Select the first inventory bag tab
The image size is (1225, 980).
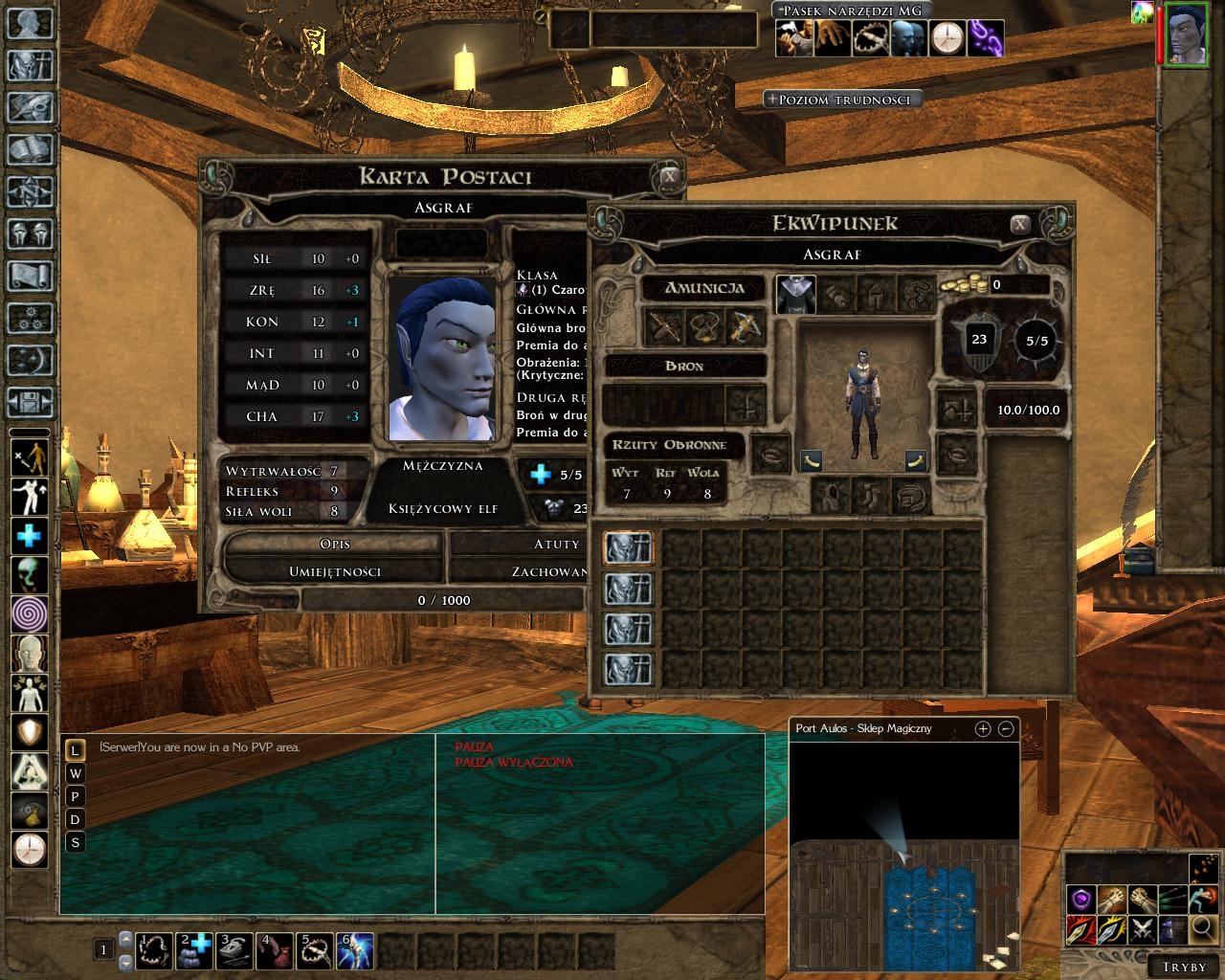[x=628, y=548]
